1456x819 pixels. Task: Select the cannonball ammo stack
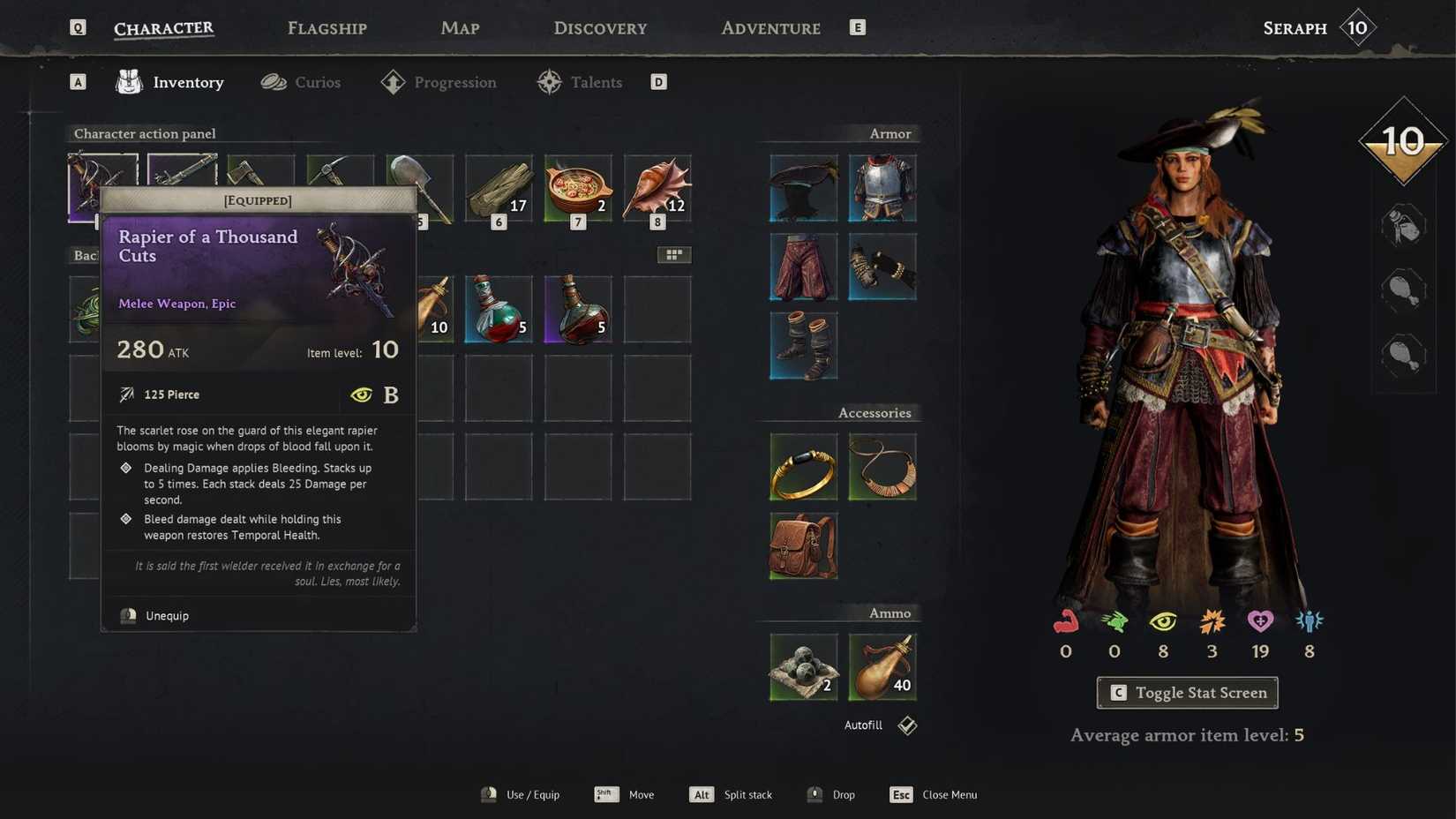(802, 666)
